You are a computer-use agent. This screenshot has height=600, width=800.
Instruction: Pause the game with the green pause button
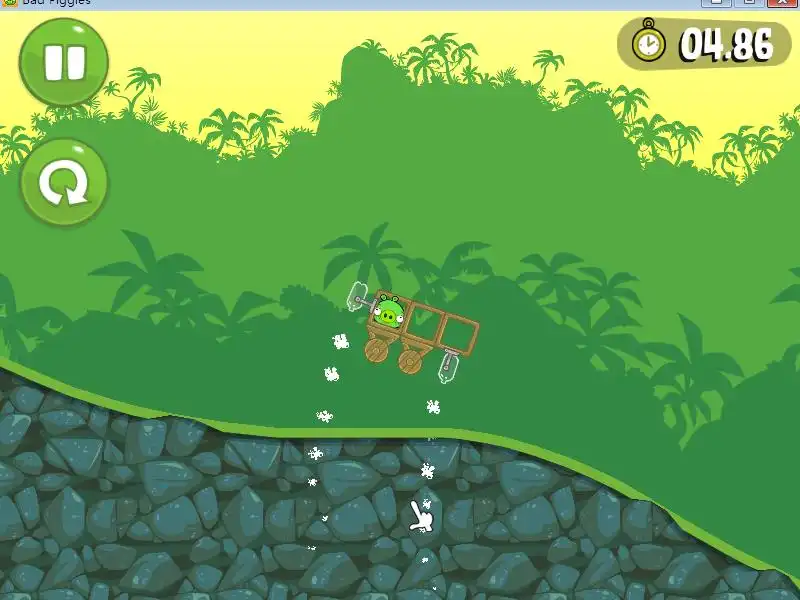tap(64, 61)
